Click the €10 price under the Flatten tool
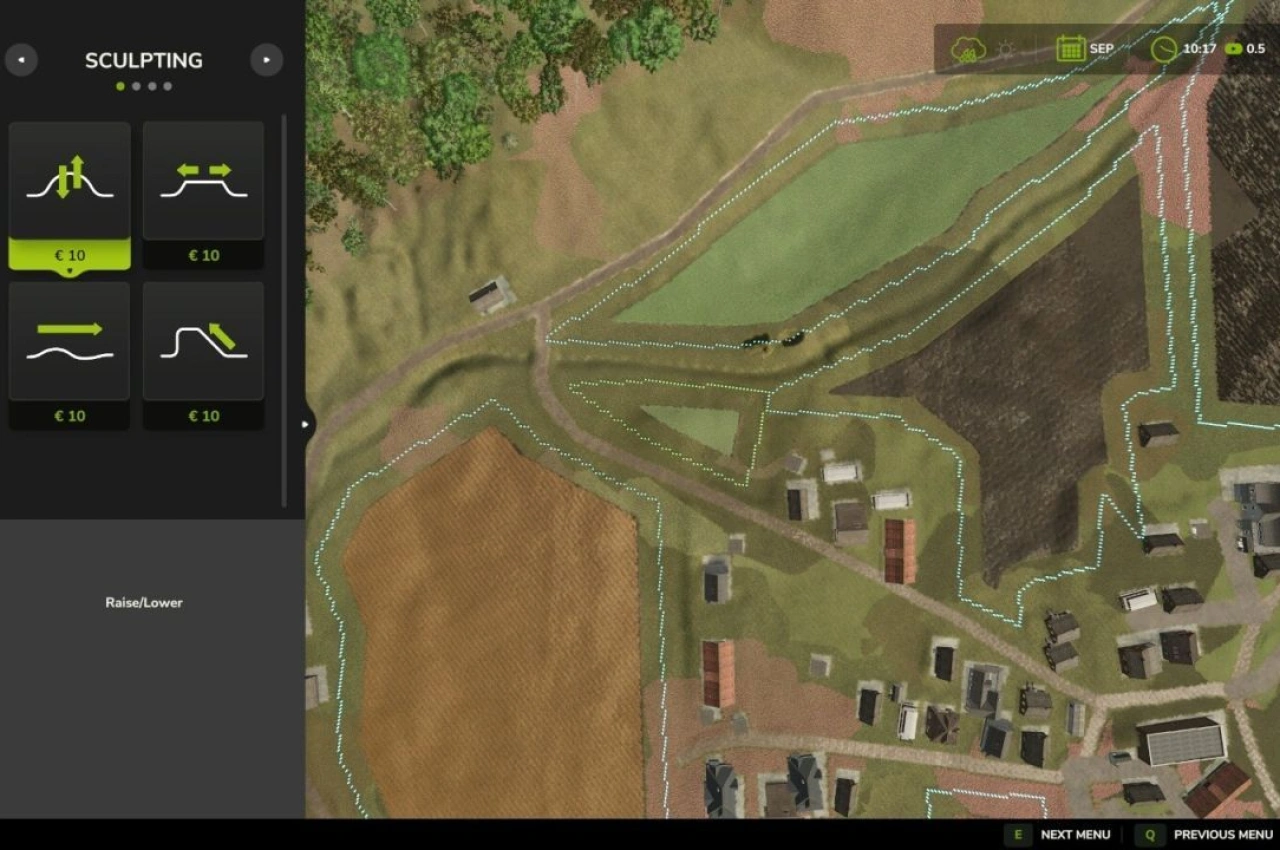 (203, 255)
